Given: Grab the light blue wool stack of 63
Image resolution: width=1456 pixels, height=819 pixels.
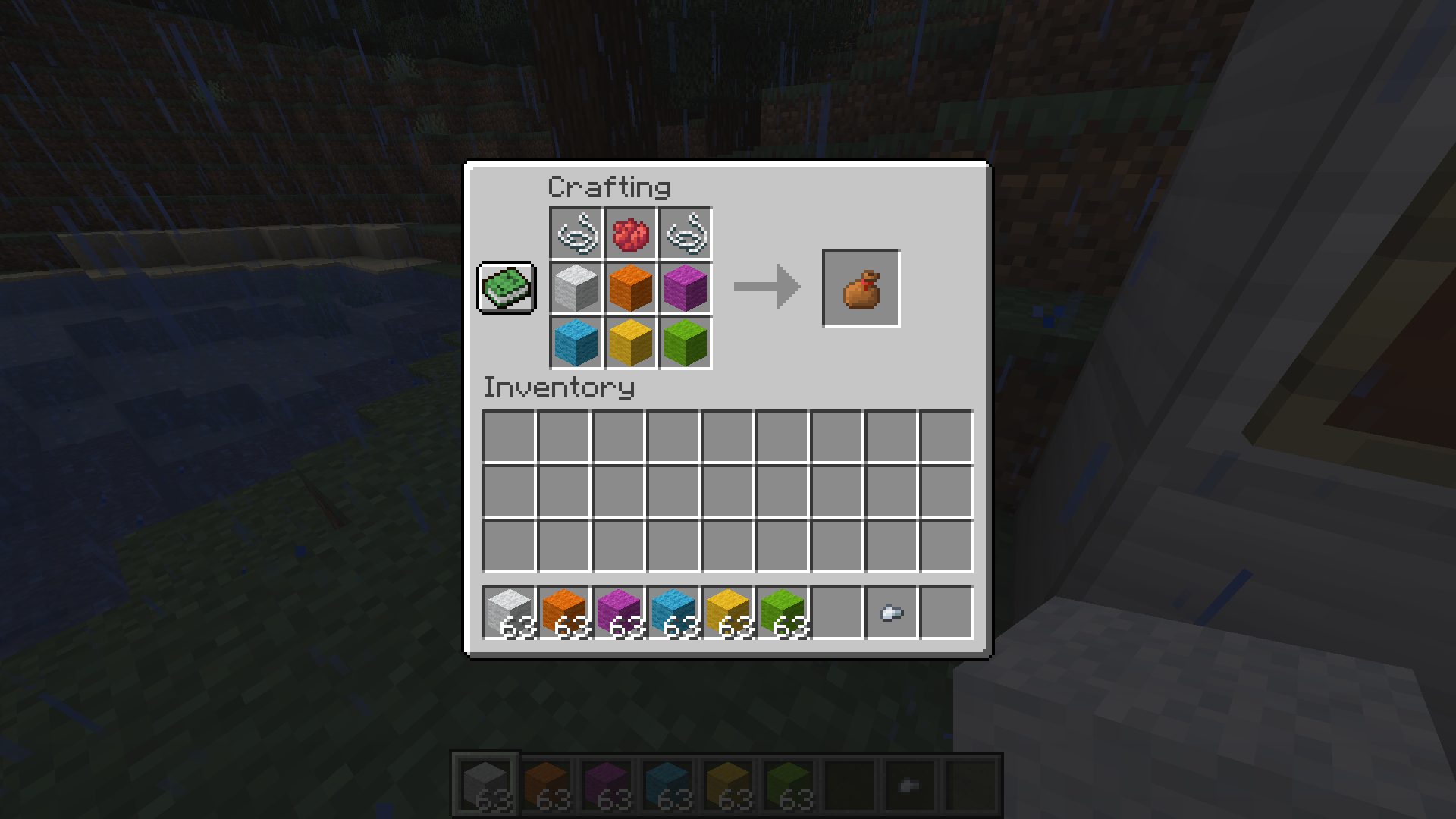Looking at the screenshot, I should [x=673, y=613].
